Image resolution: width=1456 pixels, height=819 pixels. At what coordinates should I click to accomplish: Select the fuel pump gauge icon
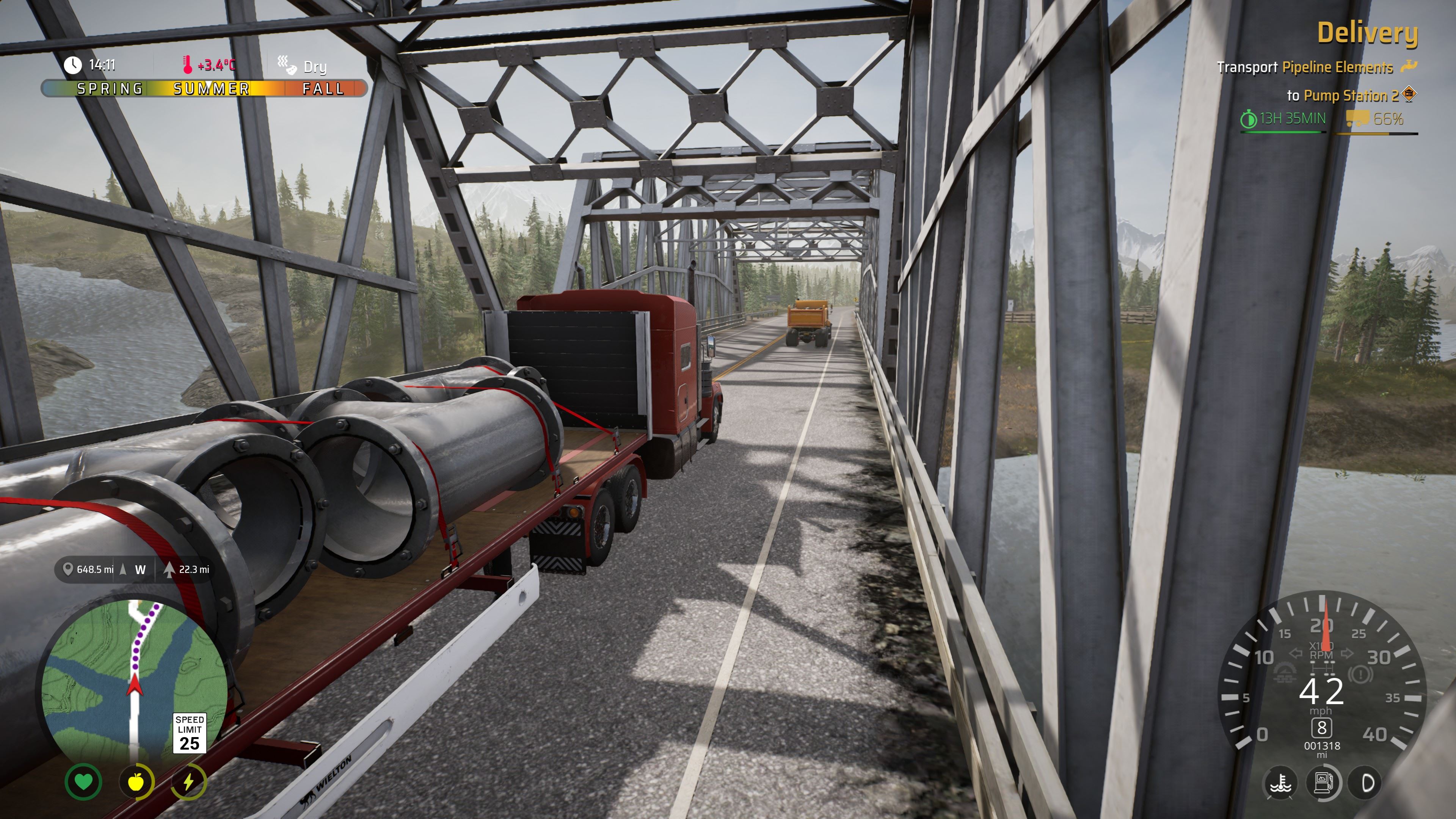pyautogui.click(x=1323, y=783)
